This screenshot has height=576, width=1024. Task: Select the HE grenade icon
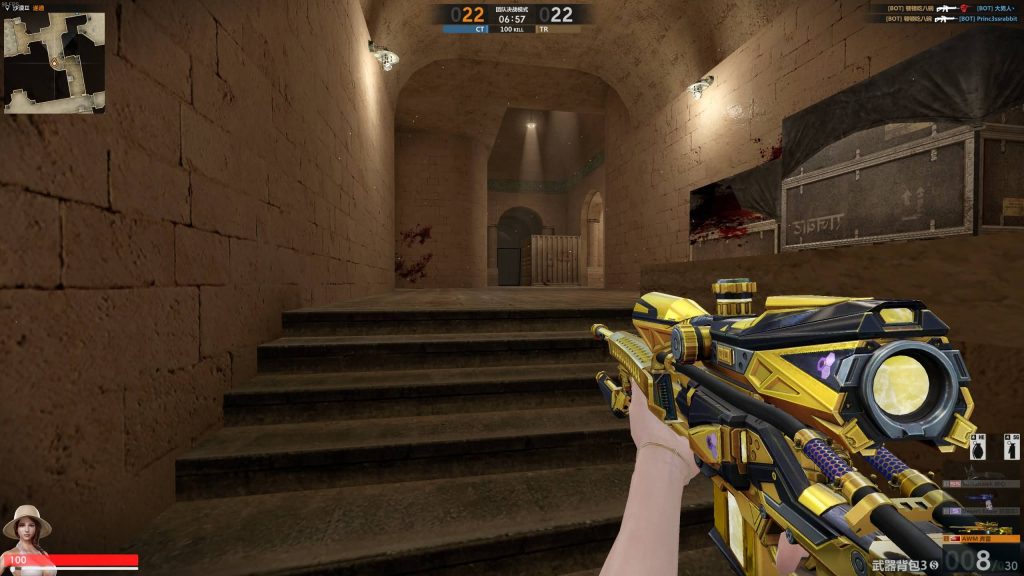click(979, 449)
